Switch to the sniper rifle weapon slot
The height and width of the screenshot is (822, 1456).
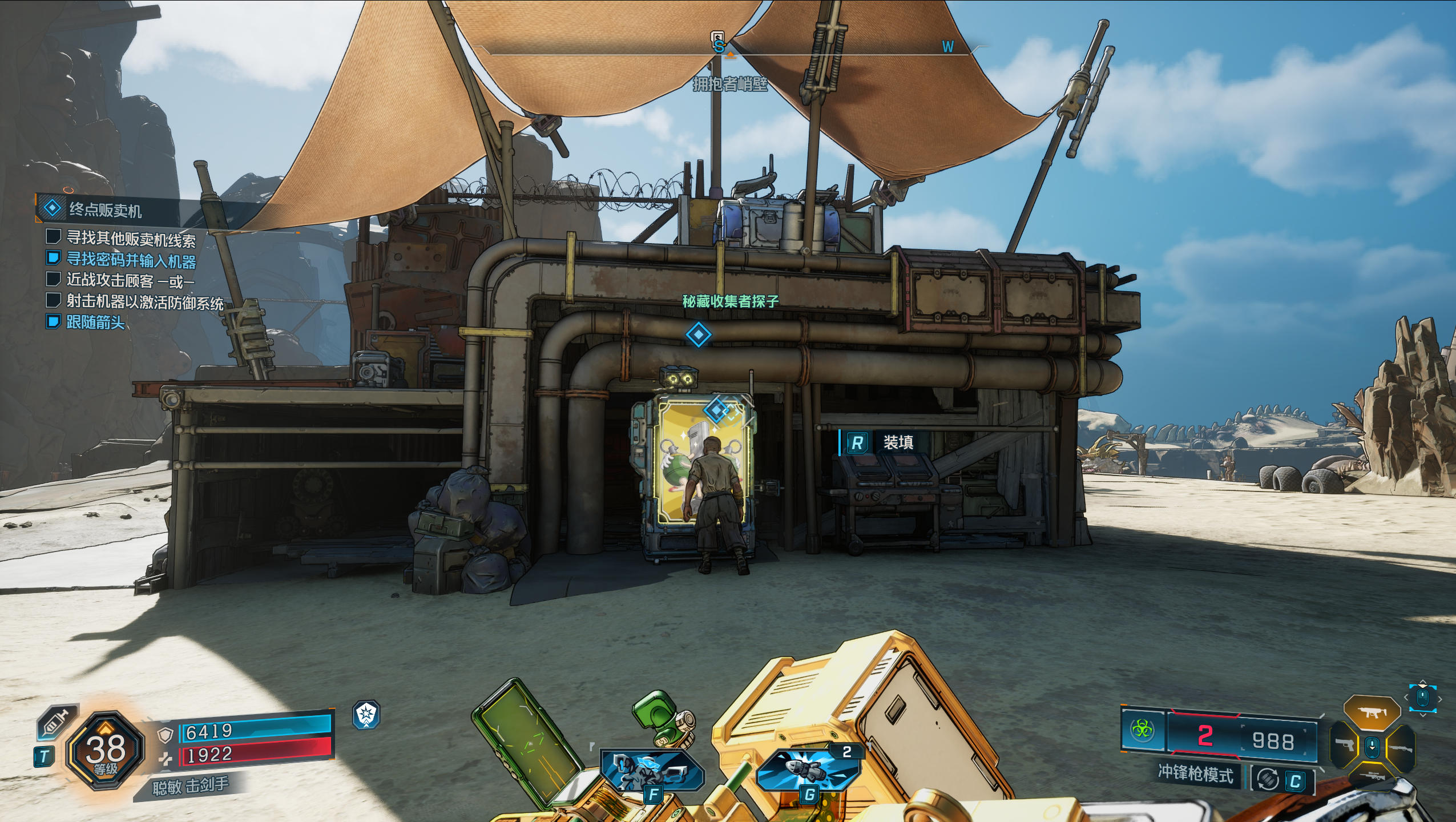(1372, 776)
